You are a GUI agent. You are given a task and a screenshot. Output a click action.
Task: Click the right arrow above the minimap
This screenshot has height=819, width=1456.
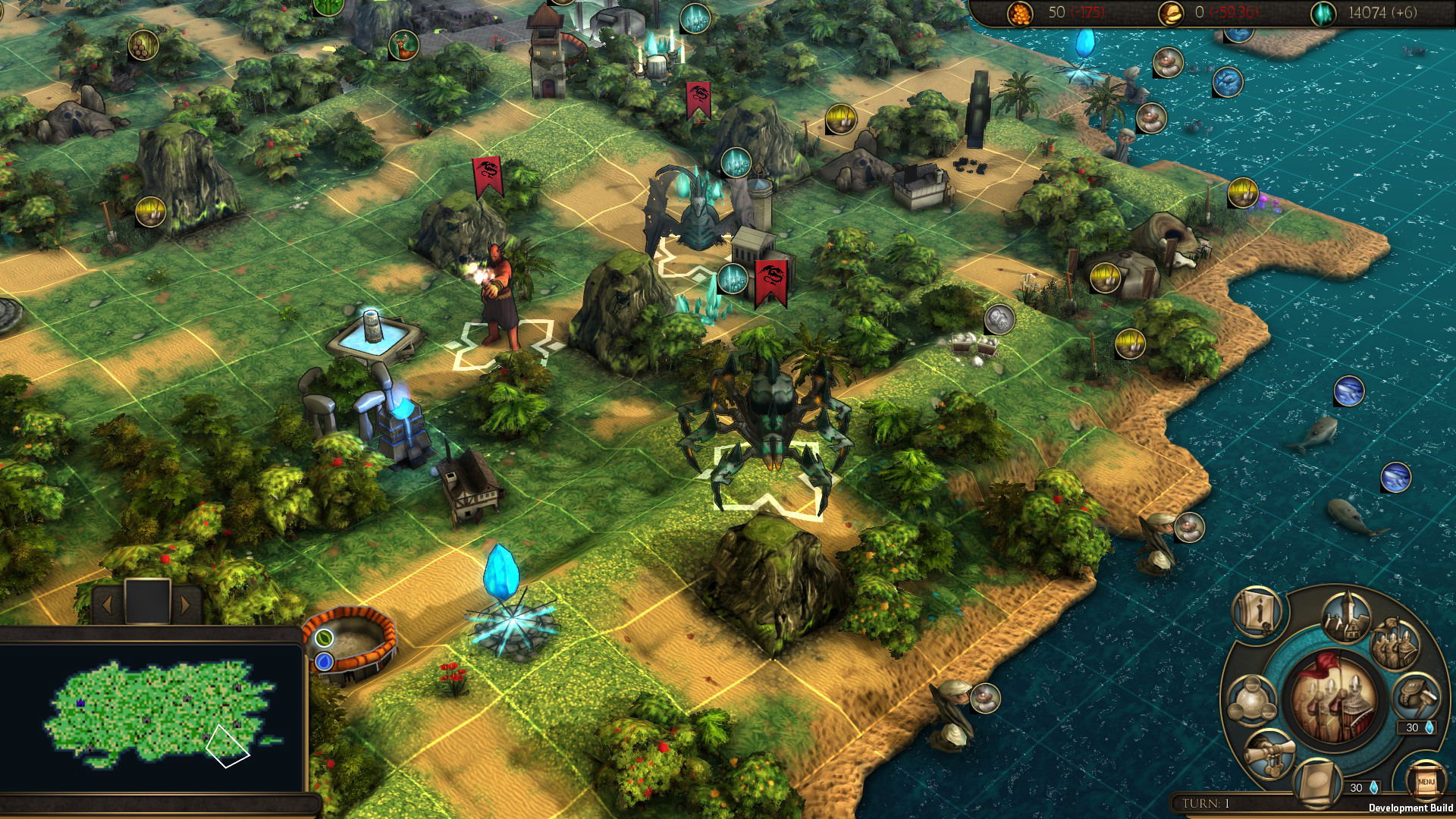[x=185, y=604]
